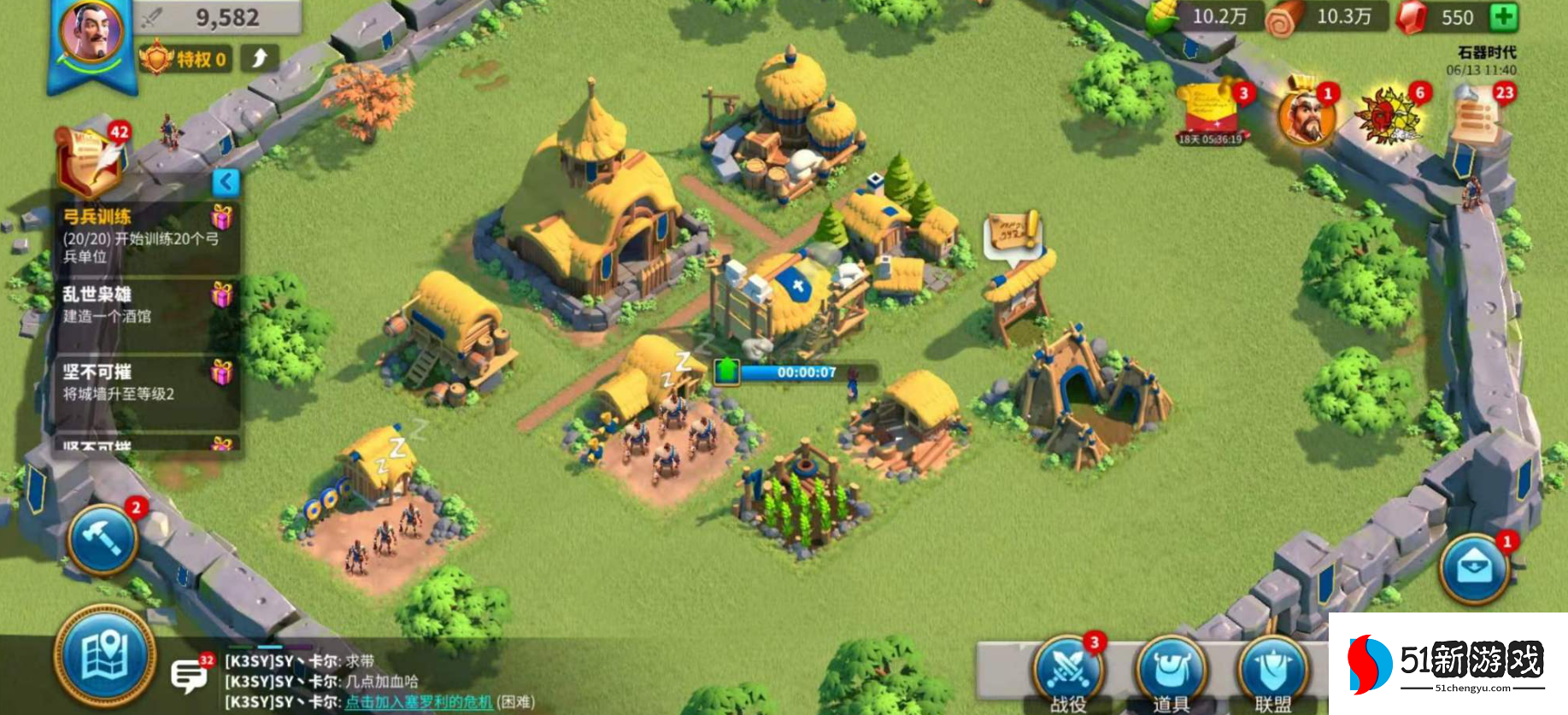Screen dimensions: 1568x715
Task: Collapse the quest tracker panel arrow
Action: [226, 181]
